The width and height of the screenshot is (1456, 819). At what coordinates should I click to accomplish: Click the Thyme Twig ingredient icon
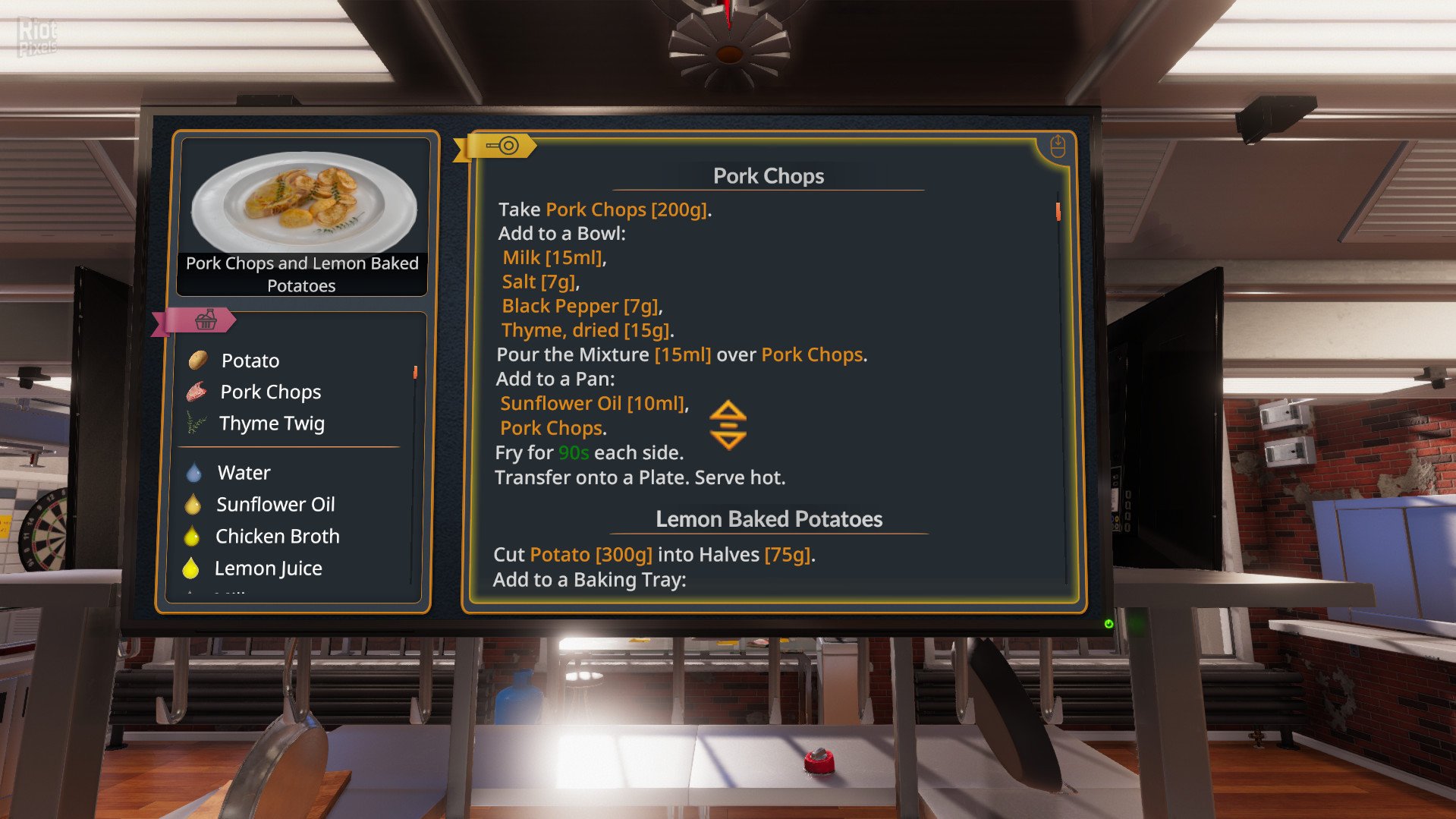pos(197,422)
